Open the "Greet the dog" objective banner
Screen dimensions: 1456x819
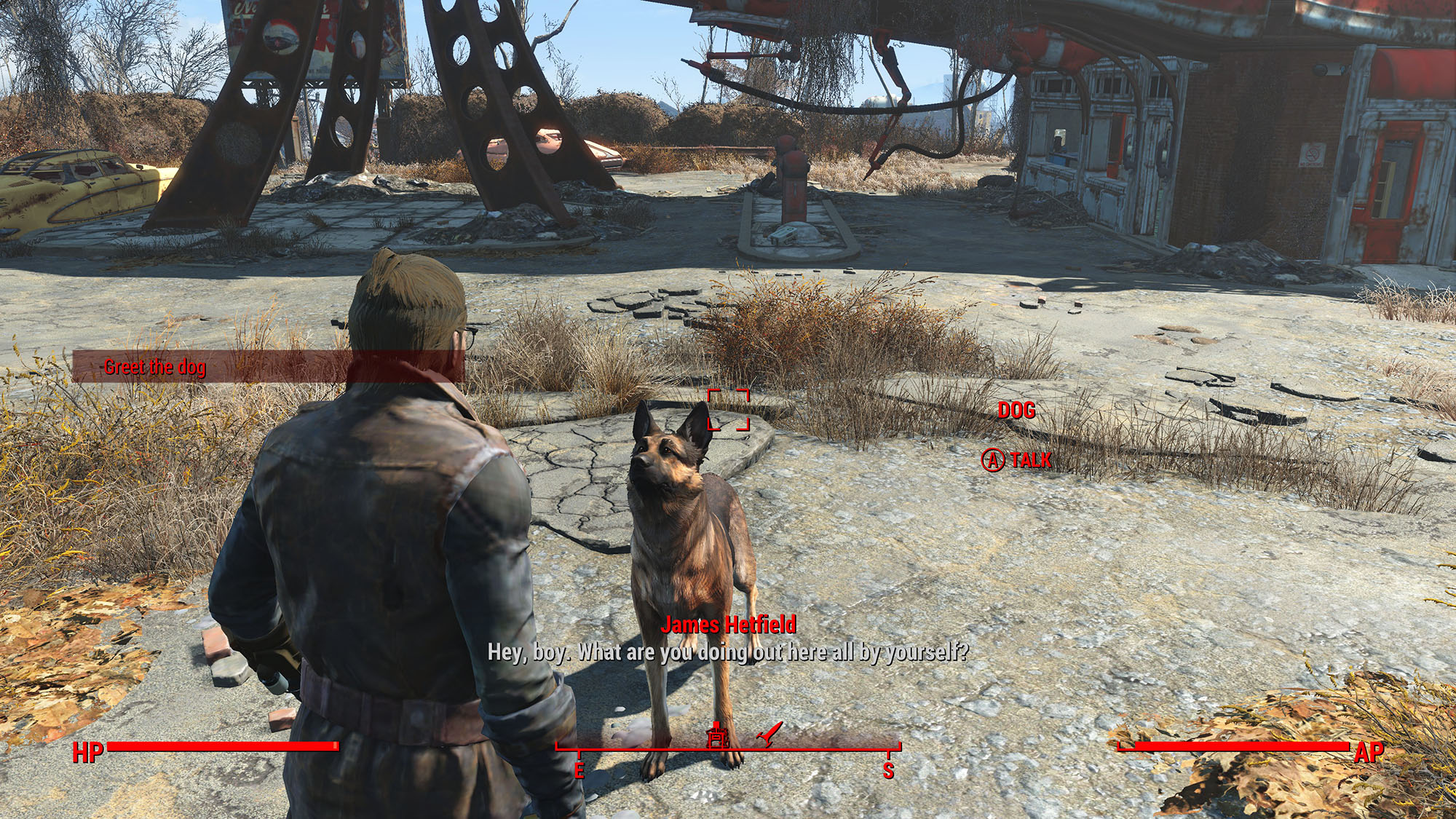(x=154, y=367)
